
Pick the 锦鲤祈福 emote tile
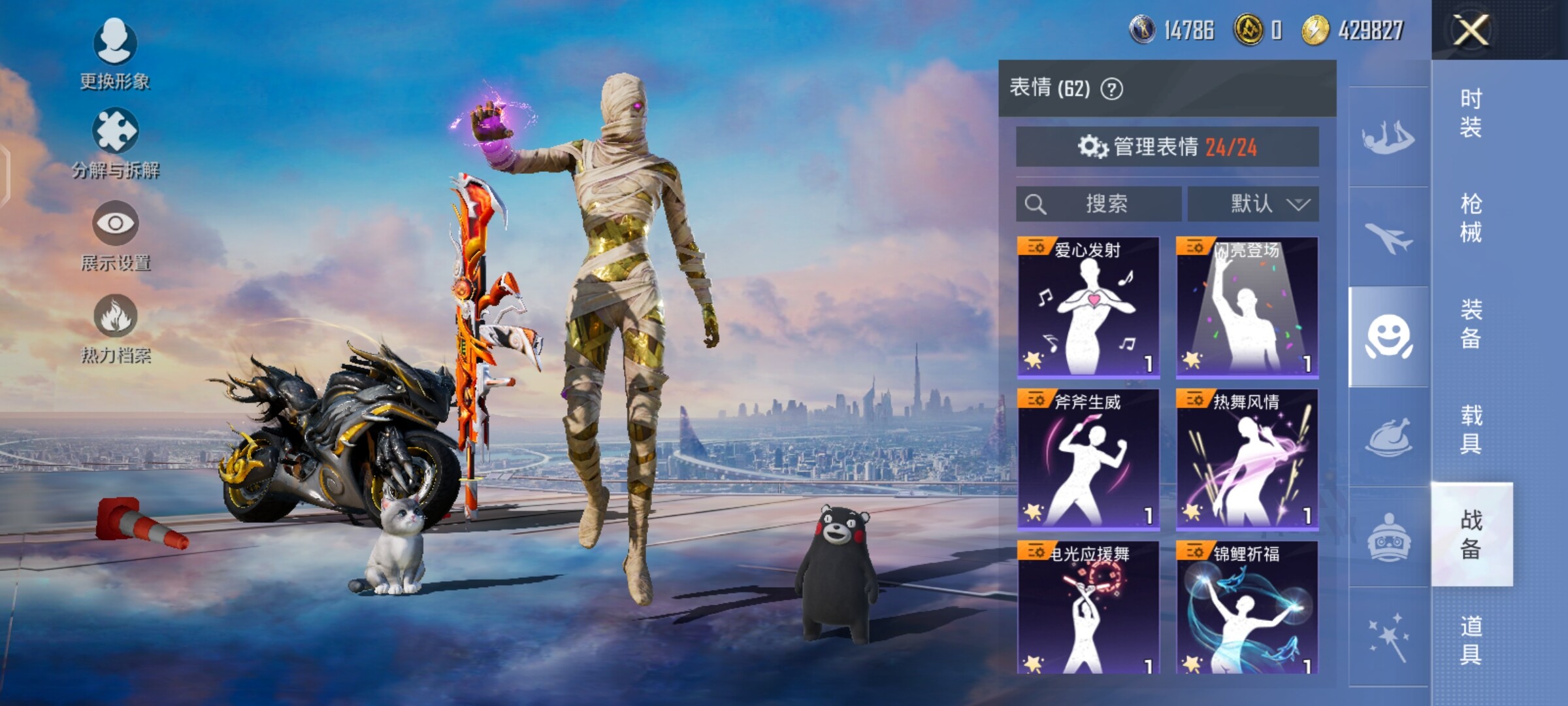coord(1247,608)
